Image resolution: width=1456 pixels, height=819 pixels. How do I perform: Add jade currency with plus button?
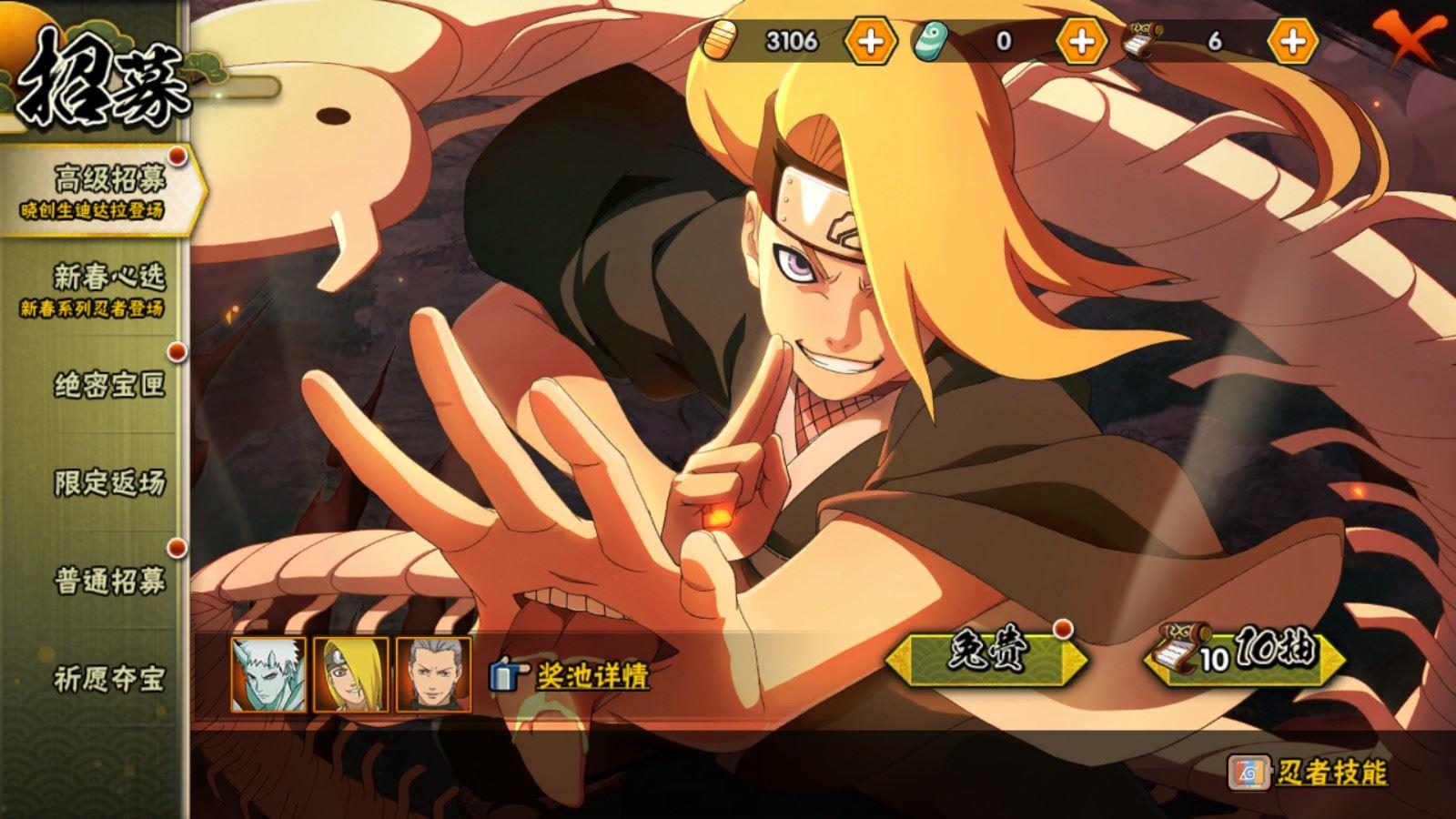coord(1081,42)
